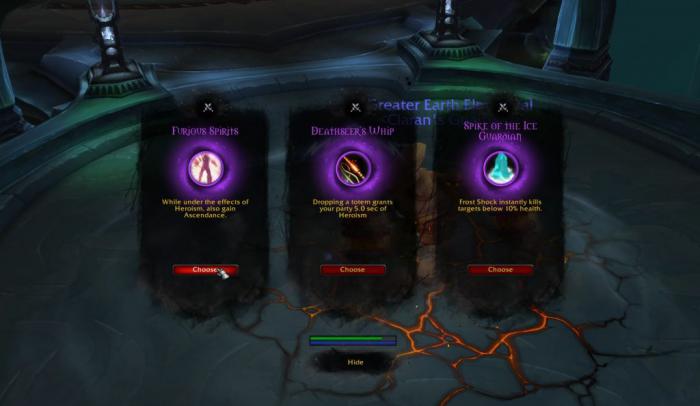Hide the power selection panel
The height and width of the screenshot is (406, 700).
point(355,362)
